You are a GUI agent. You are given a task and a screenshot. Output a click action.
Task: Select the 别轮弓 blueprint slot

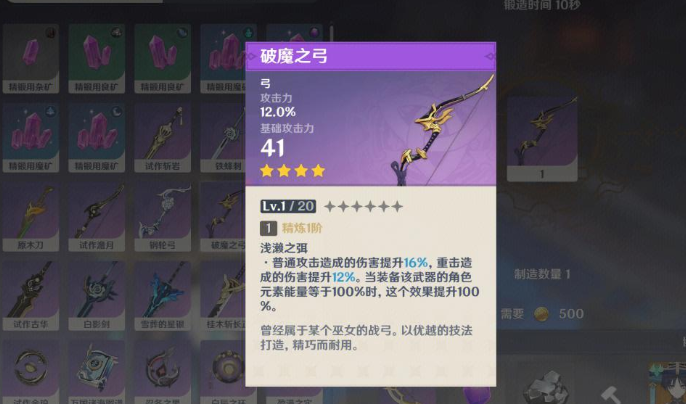tap(161, 217)
